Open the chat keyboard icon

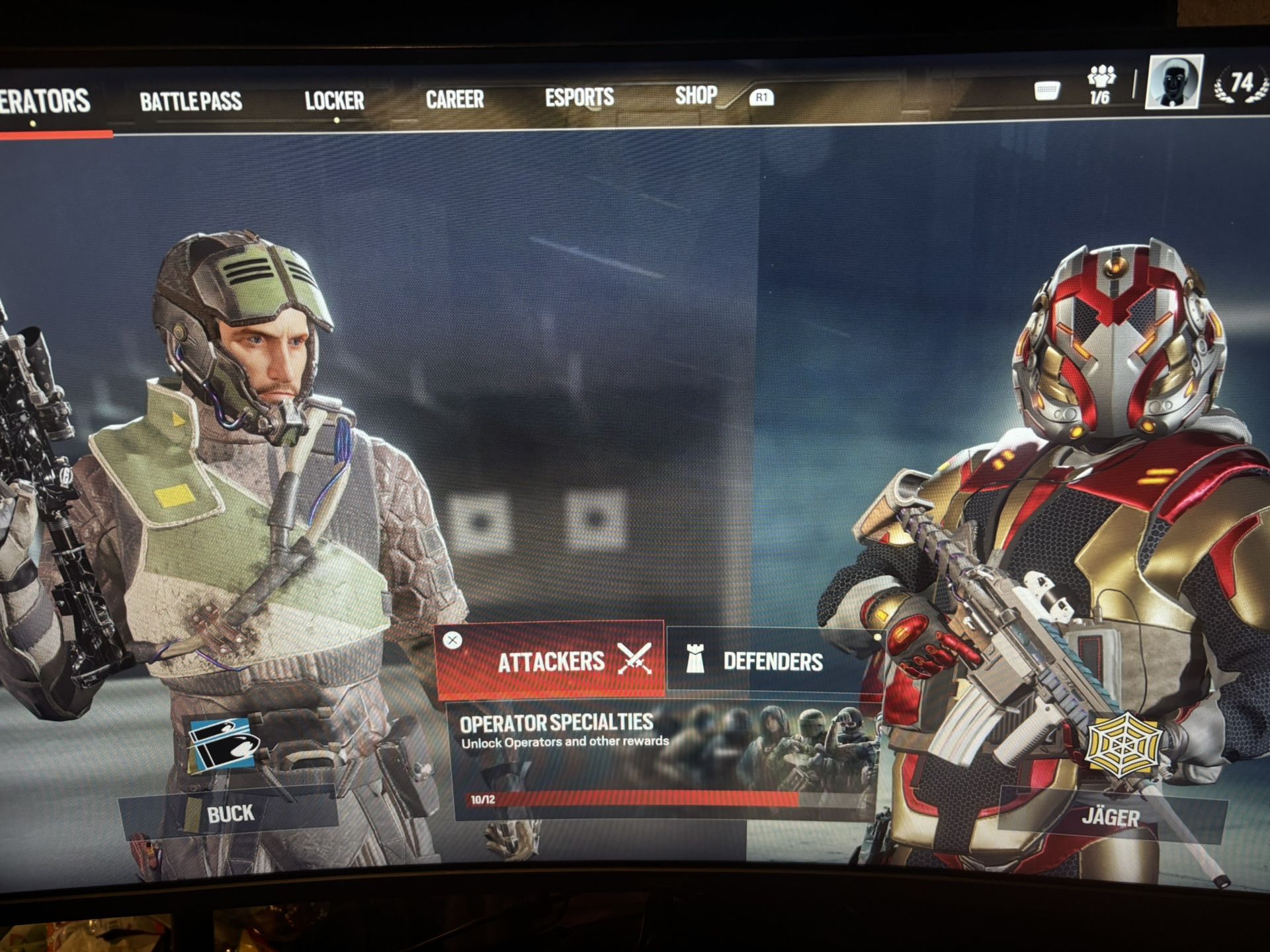1047,91
